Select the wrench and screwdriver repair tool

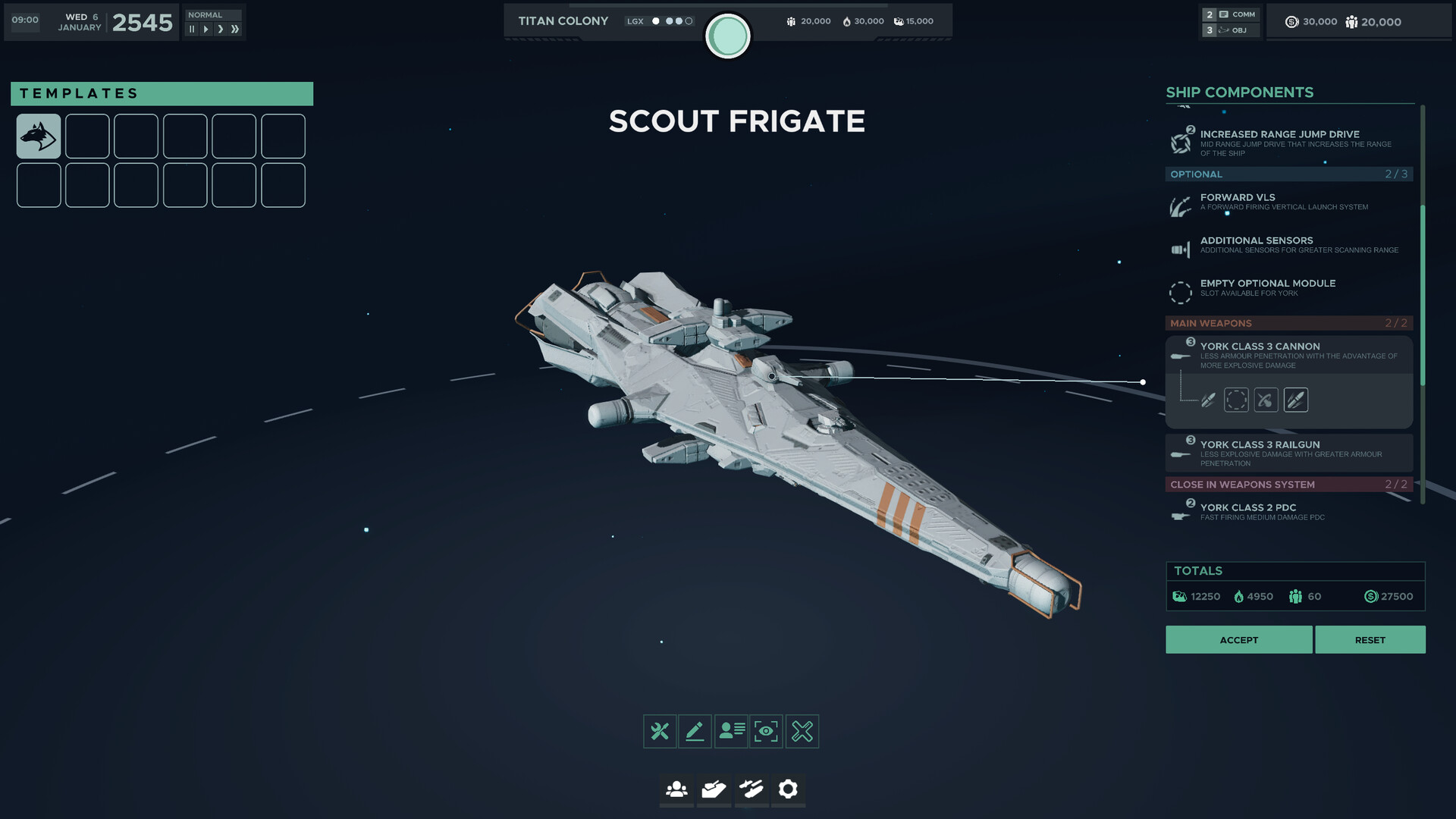point(660,731)
